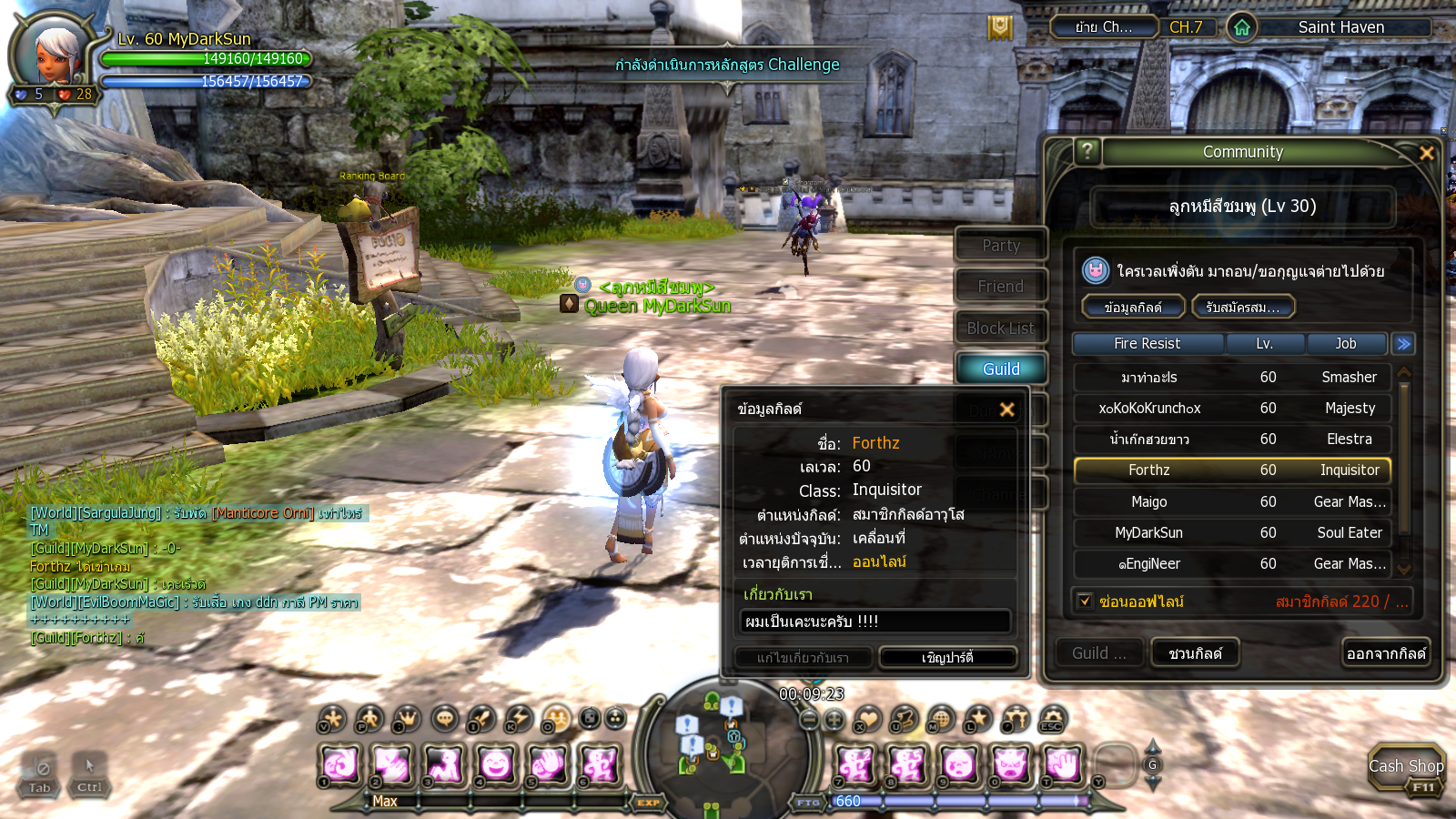Select MyDarkSun in the guild list
This screenshot has width=1456, height=819.
[x=1232, y=533]
